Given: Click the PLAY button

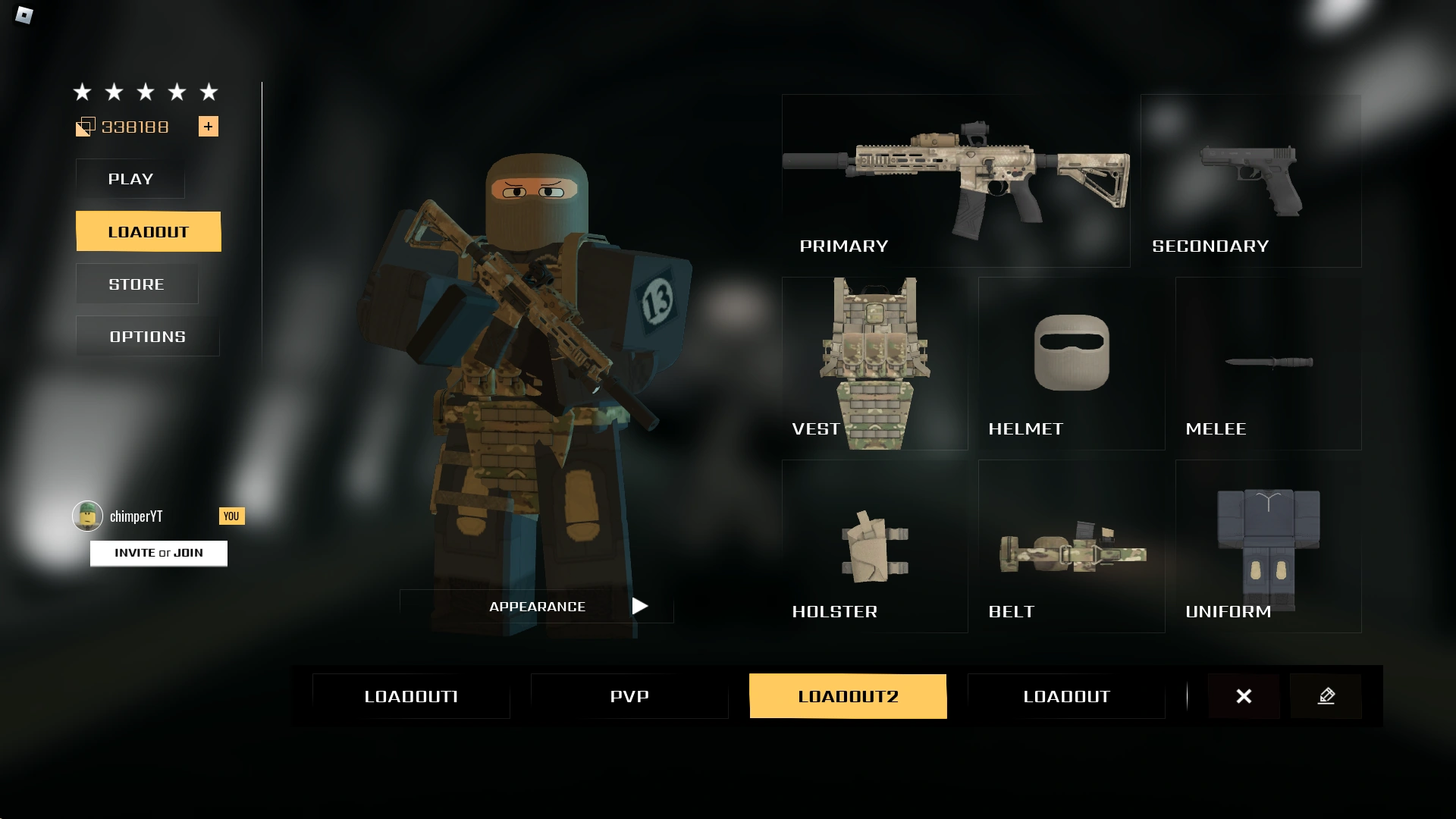Looking at the screenshot, I should pyautogui.click(x=130, y=179).
